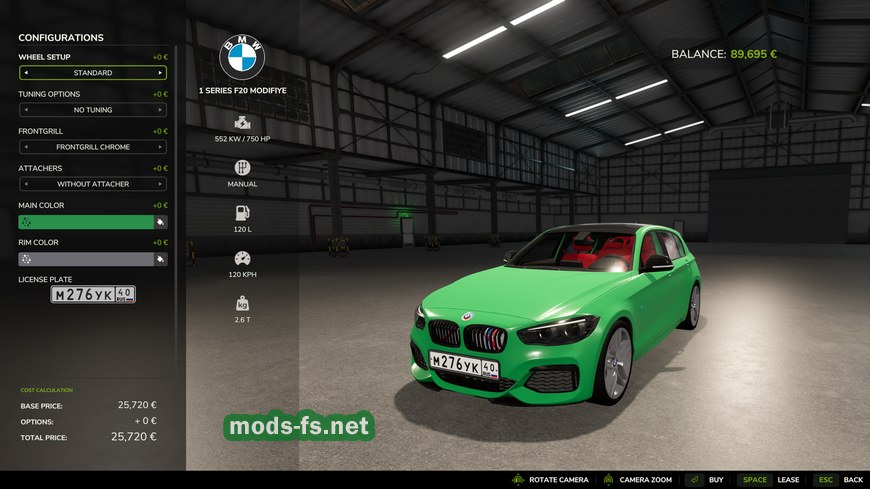Edit the M276YK license plate
This screenshot has height=489, width=870.
point(93,295)
